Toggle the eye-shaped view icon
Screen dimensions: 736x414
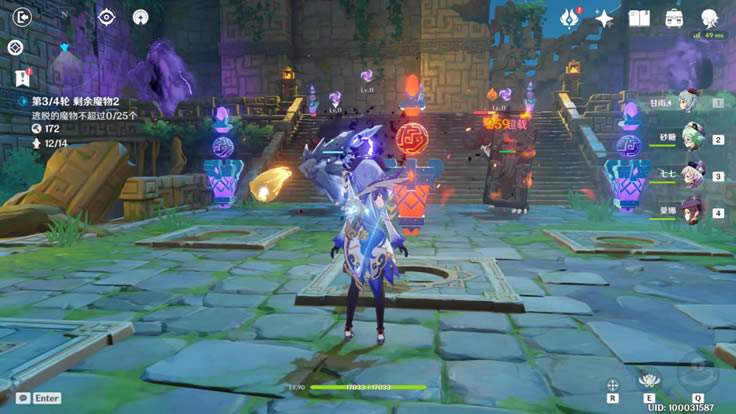pyautogui.click(x=106, y=17)
